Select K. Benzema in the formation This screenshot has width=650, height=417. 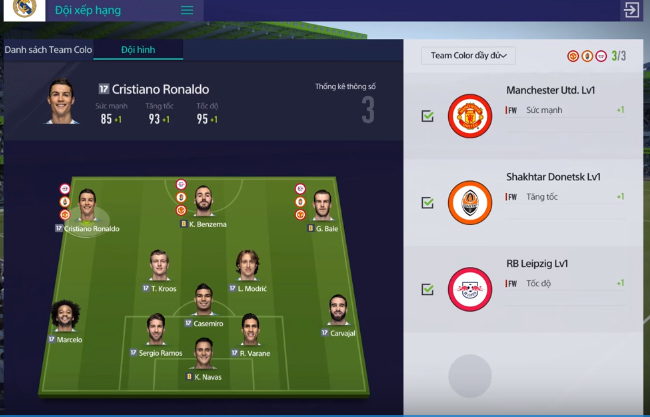pyautogui.click(x=204, y=201)
